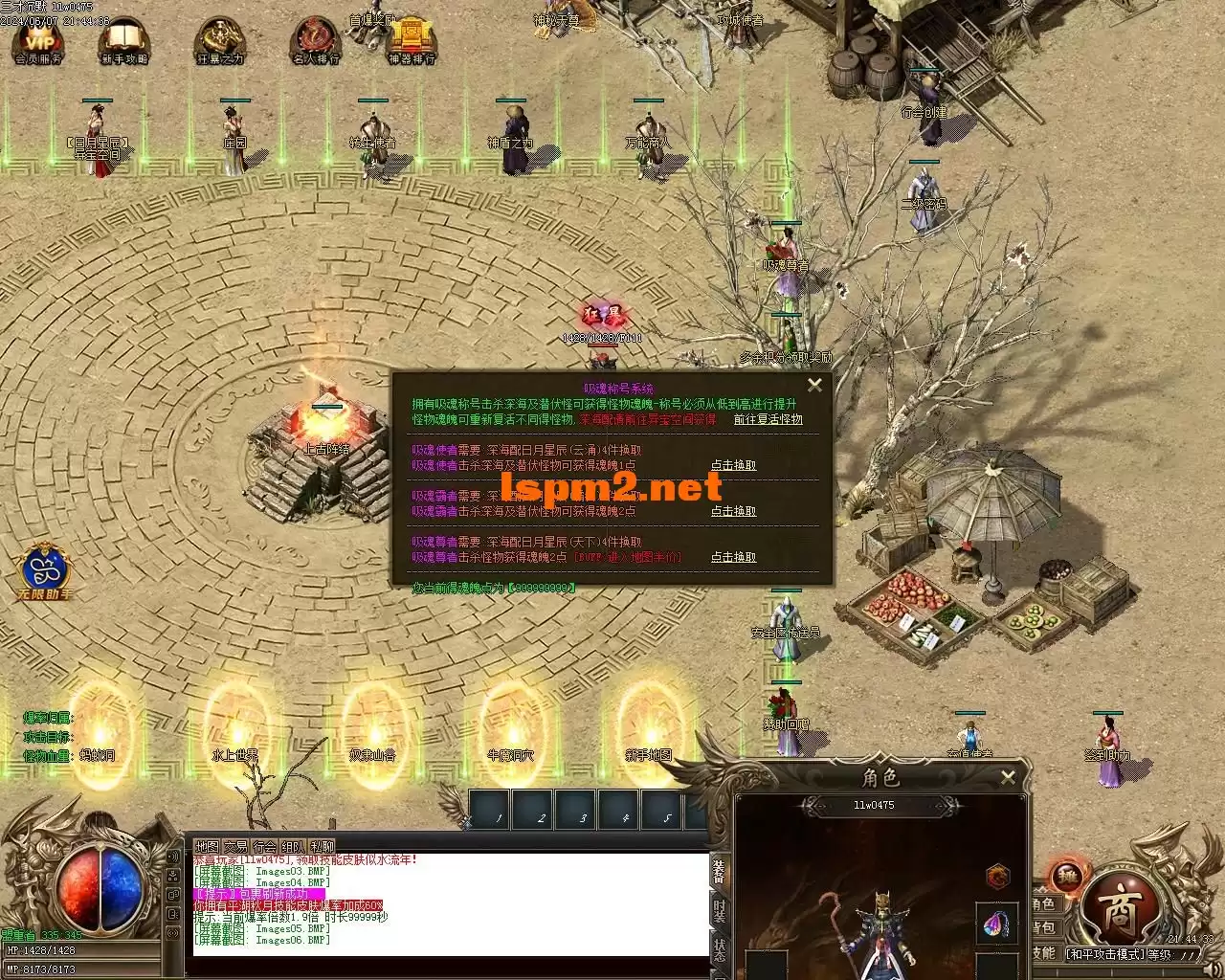Click 点击换取 for 吸魂使者 title

(x=733, y=465)
